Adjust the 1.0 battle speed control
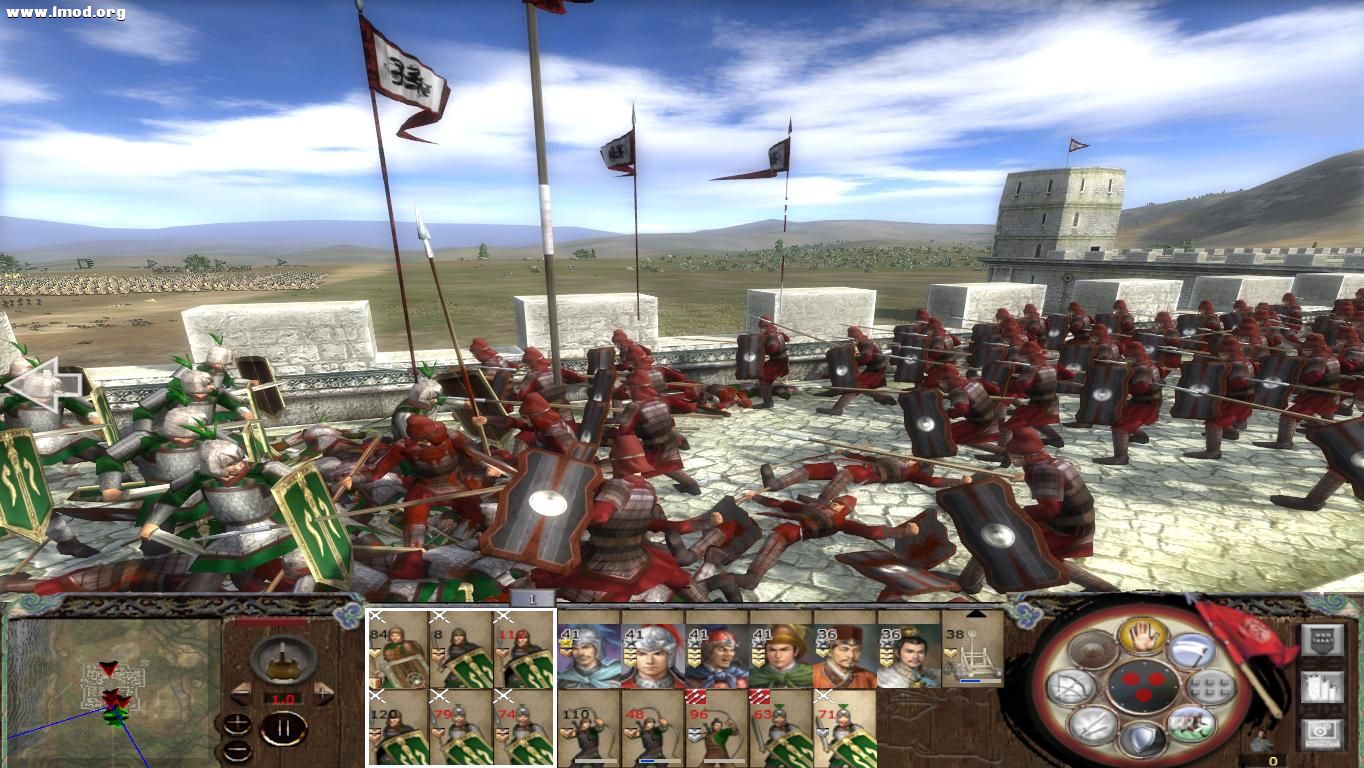Image resolution: width=1364 pixels, height=768 pixels. point(283,698)
